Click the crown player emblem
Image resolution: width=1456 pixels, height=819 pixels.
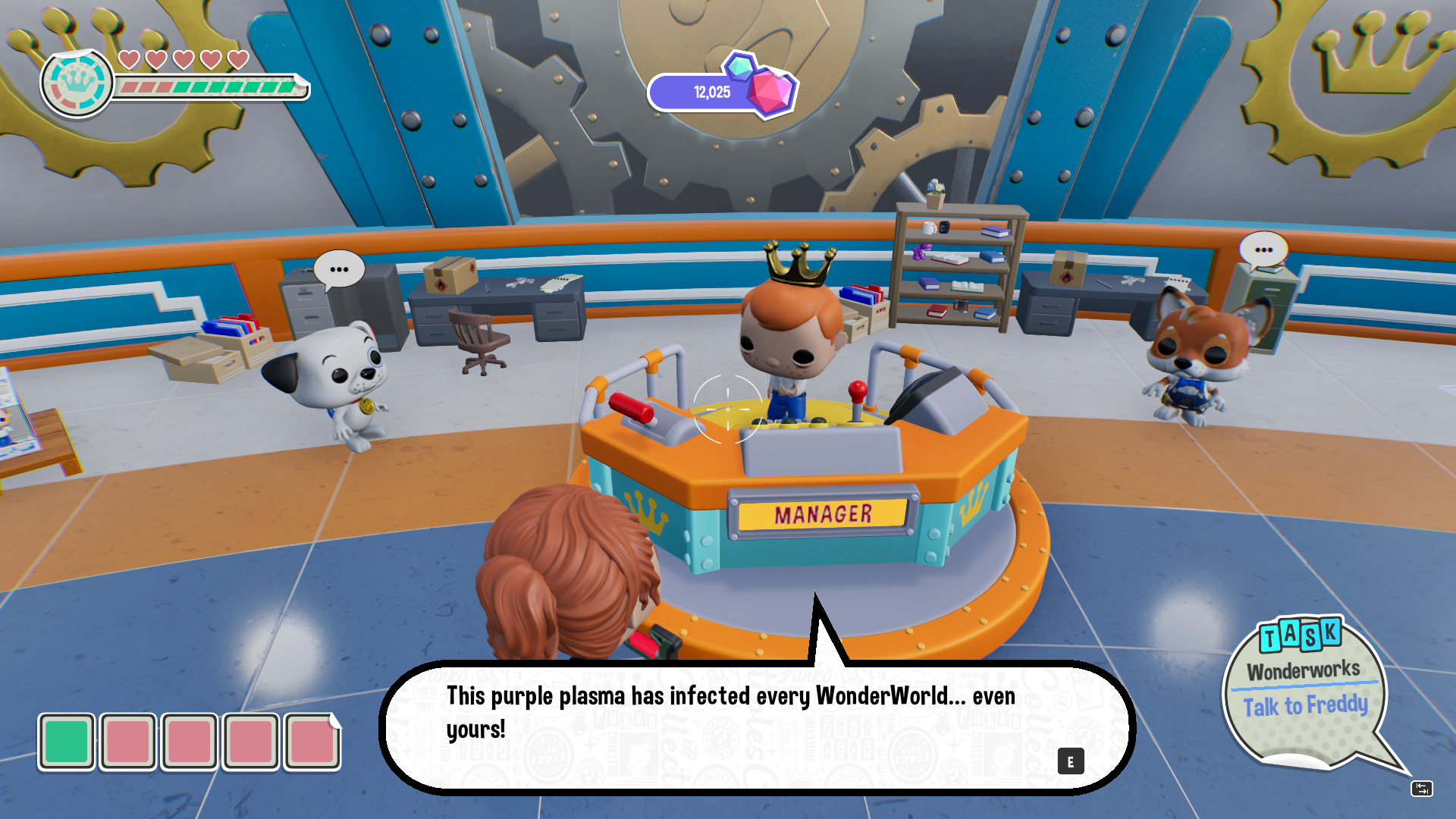pos(77,83)
